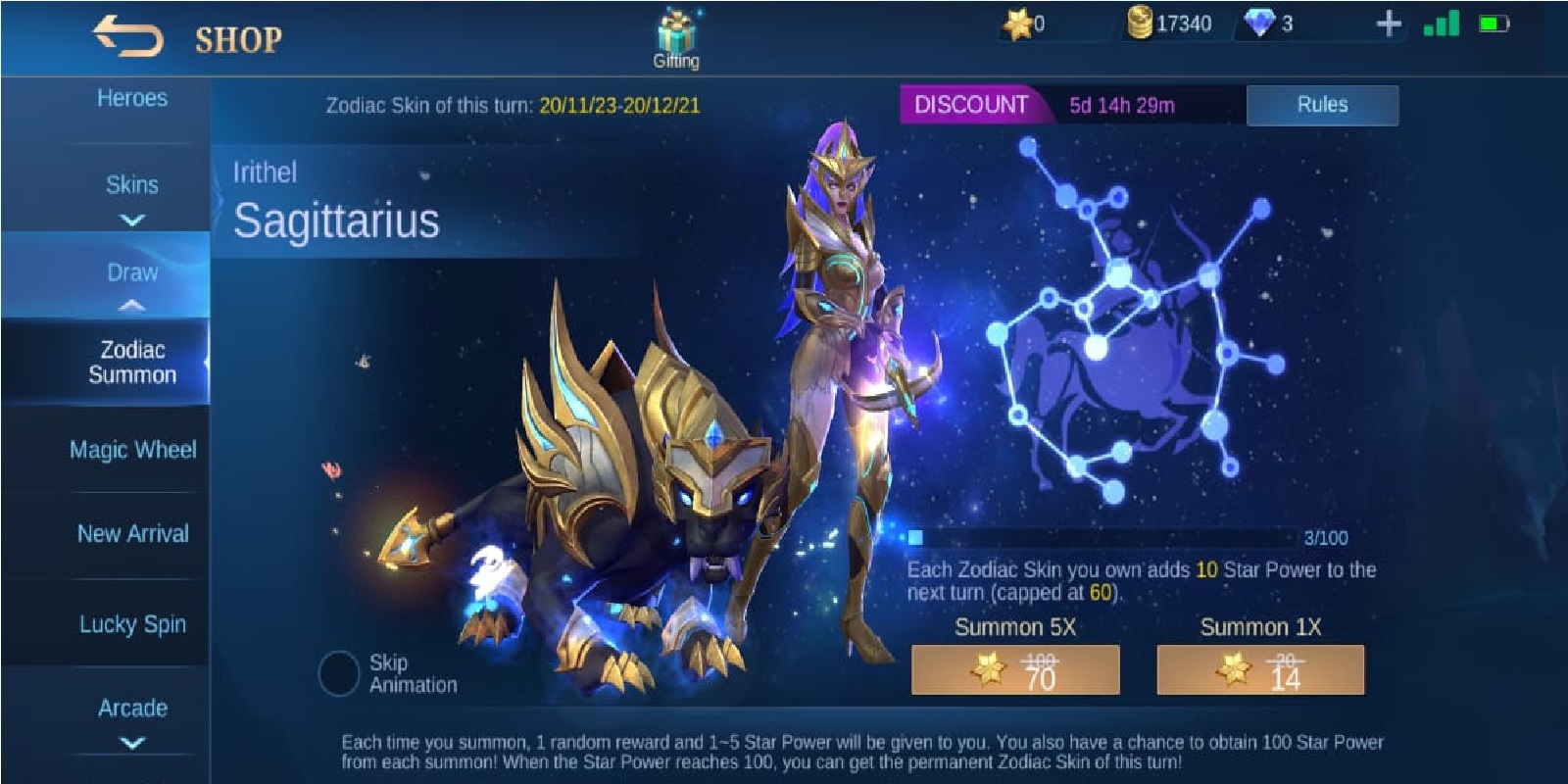Open the Rules panel

(x=1321, y=105)
